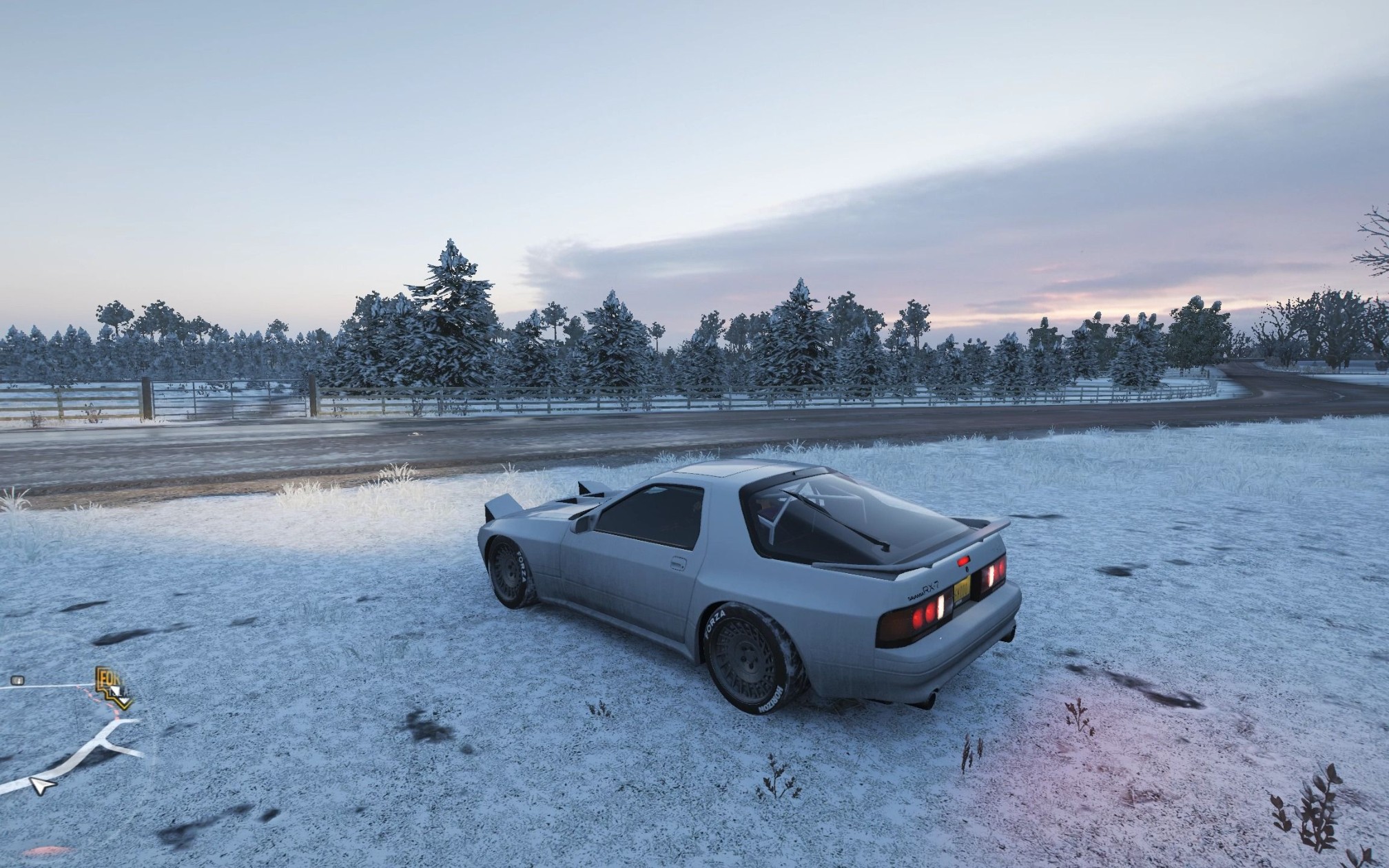Select the orange Fortune Island marker on the minimap

tap(113, 687)
